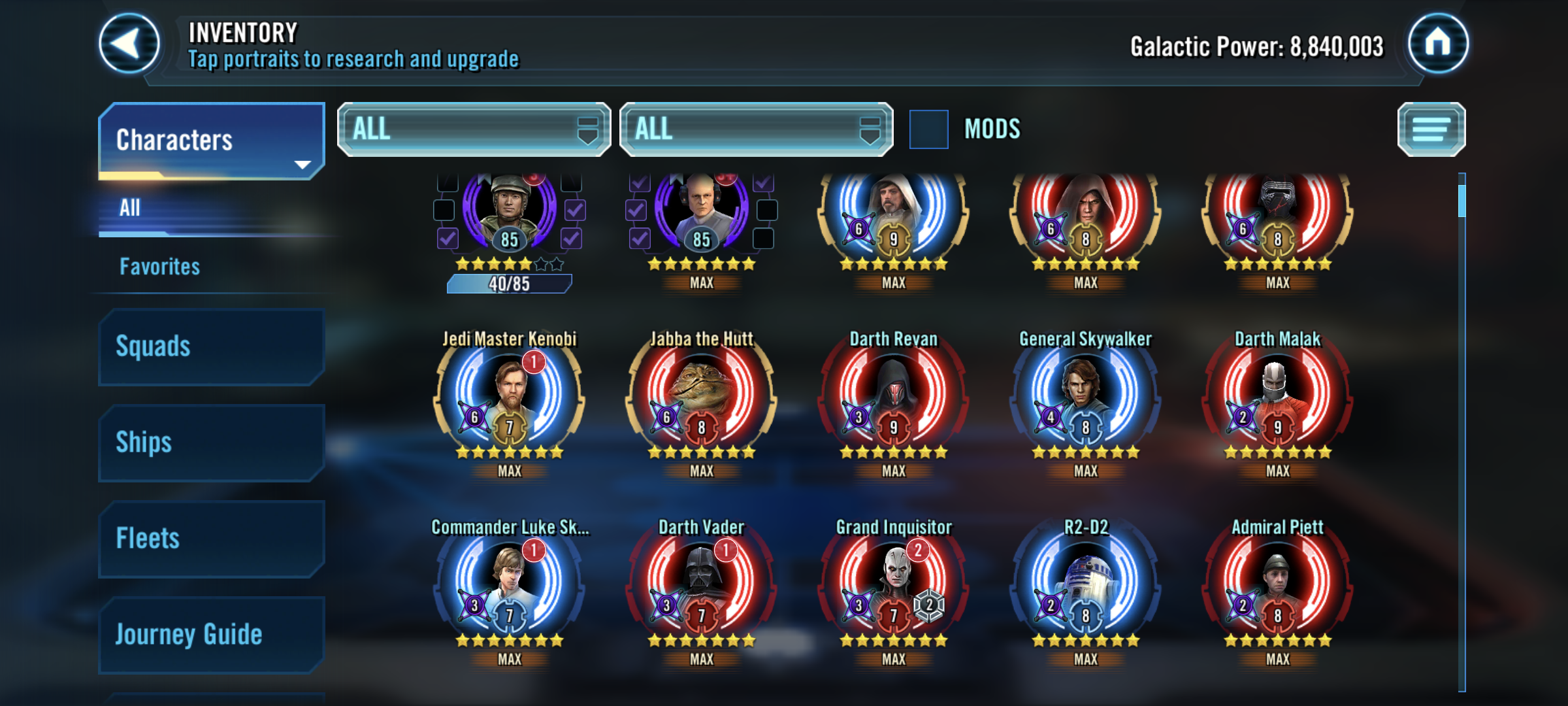The width and height of the screenshot is (1568, 706).
Task: Switch to the Ships section
Action: click(x=211, y=443)
